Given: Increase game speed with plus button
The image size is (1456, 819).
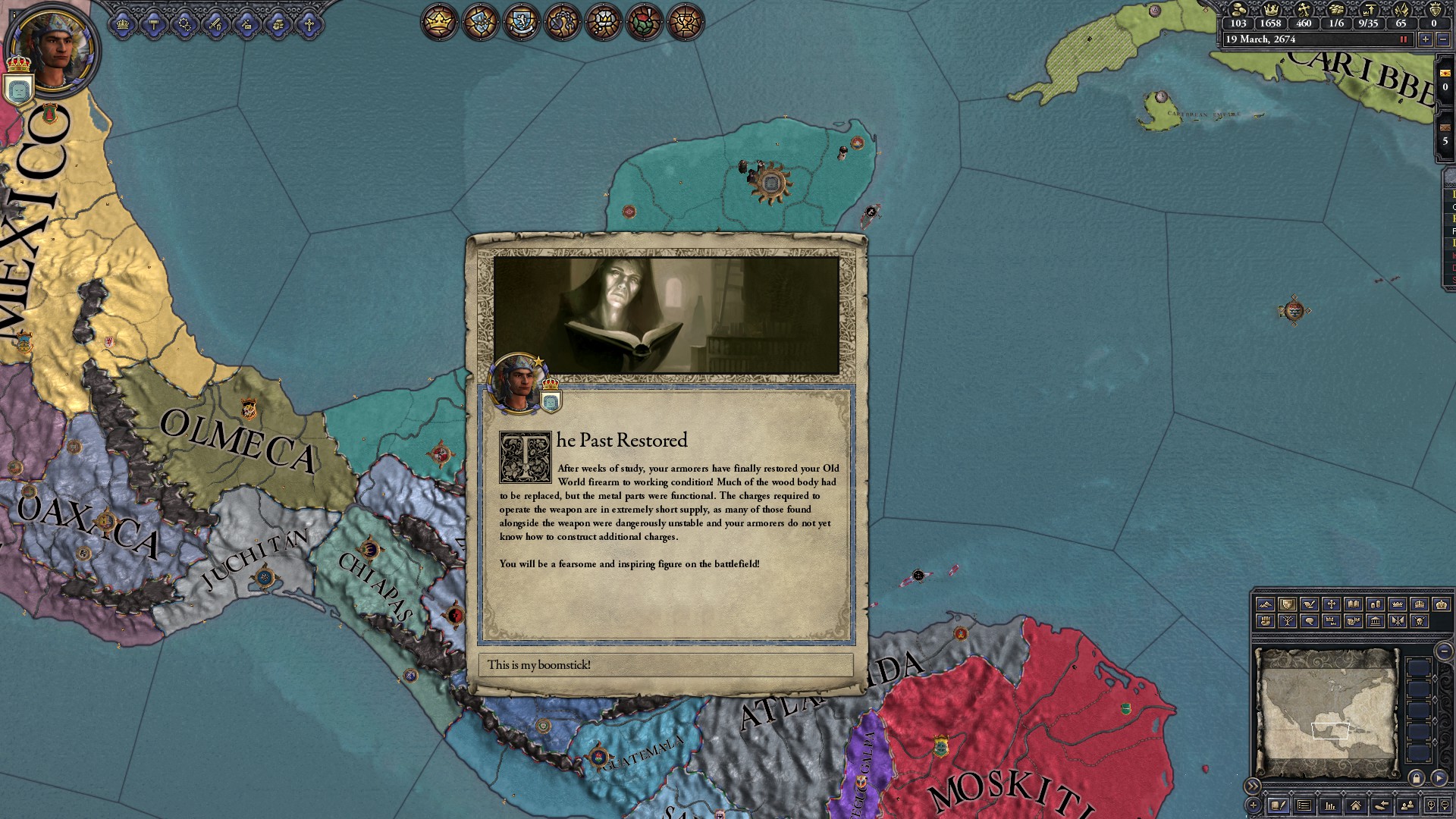Looking at the screenshot, I should (x=1425, y=39).
